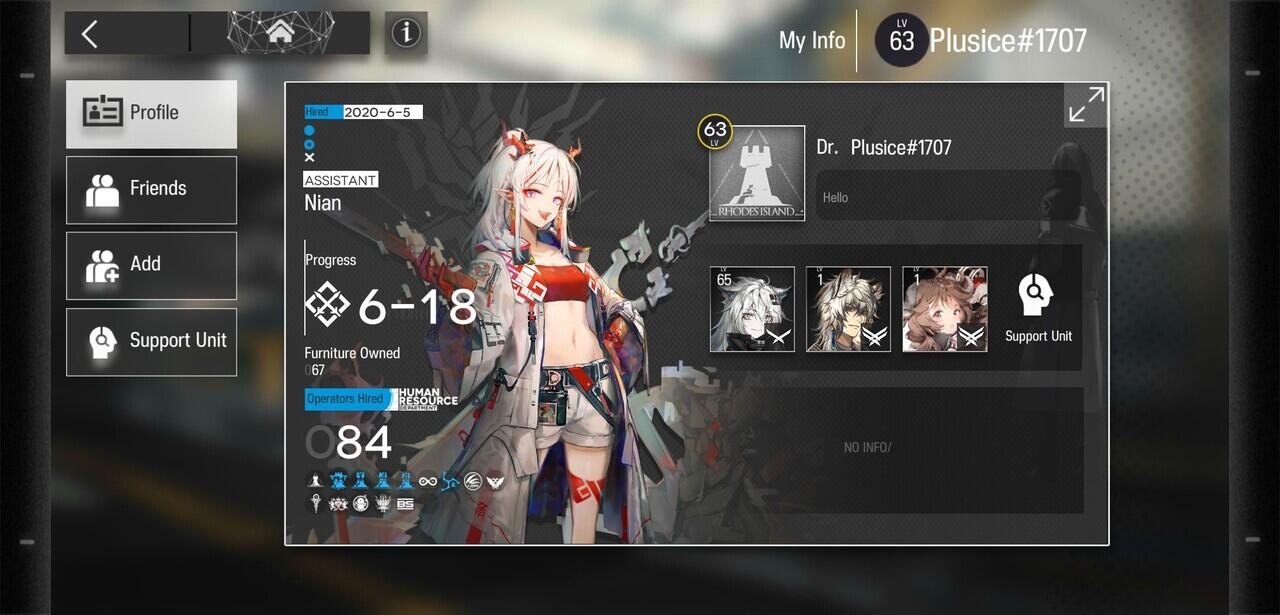
Task: Expand the profile card view
Action: pos(1085,104)
